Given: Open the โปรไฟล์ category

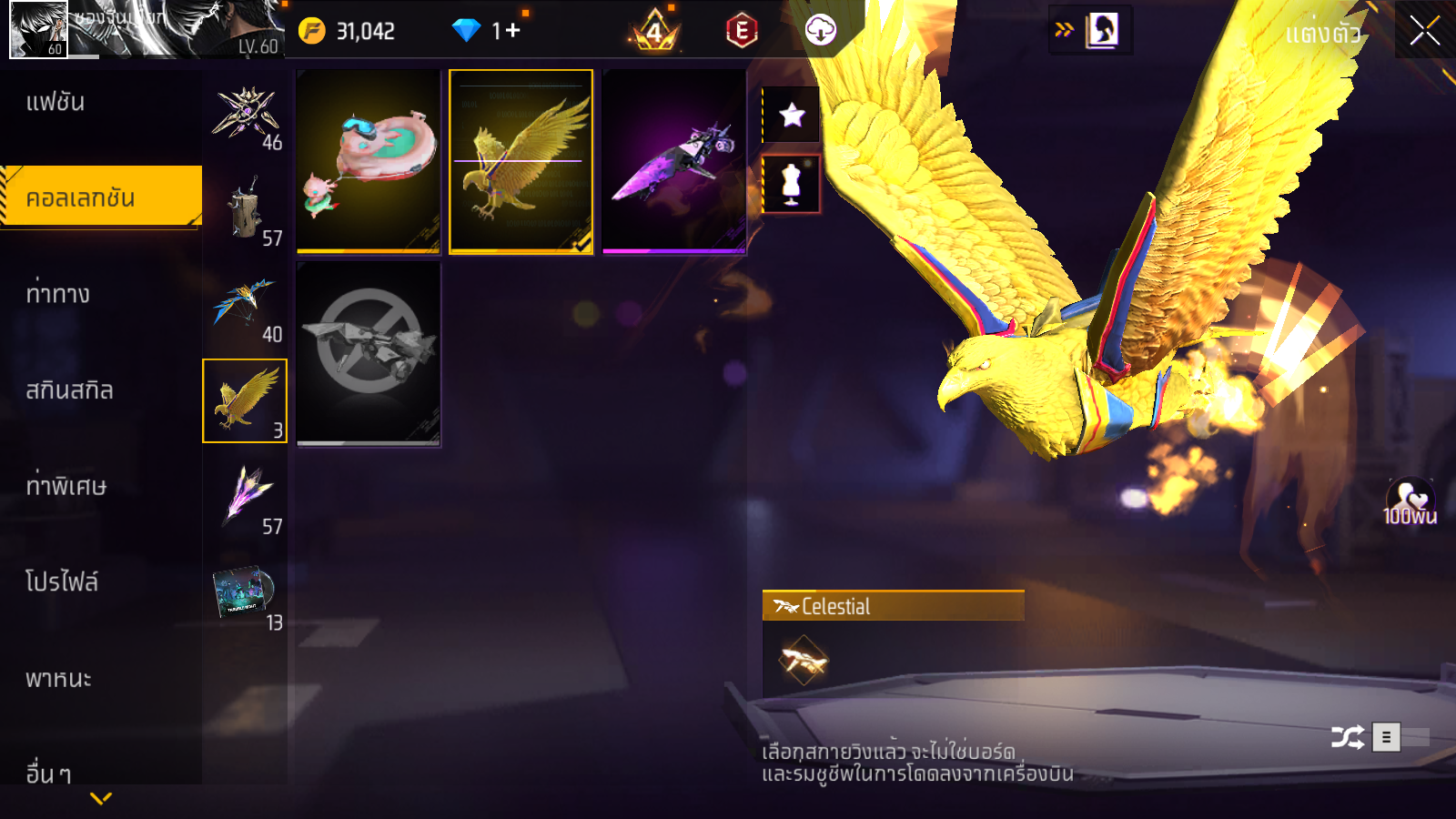Looking at the screenshot, I should (62, 582).
